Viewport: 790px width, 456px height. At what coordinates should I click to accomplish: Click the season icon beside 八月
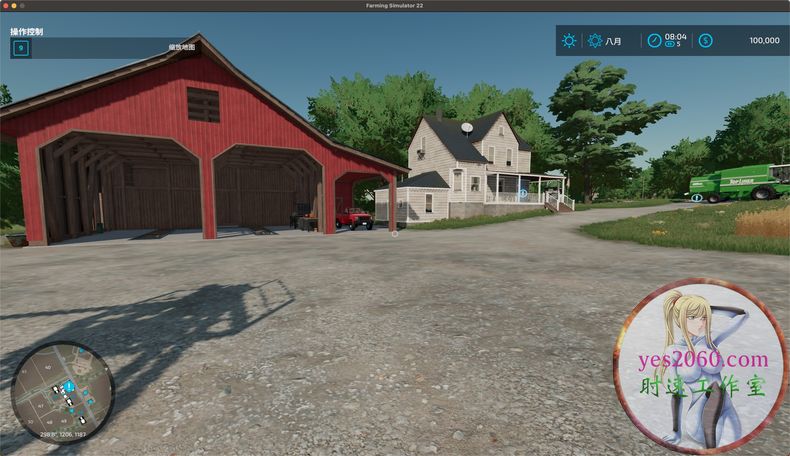tap(595, 41)
